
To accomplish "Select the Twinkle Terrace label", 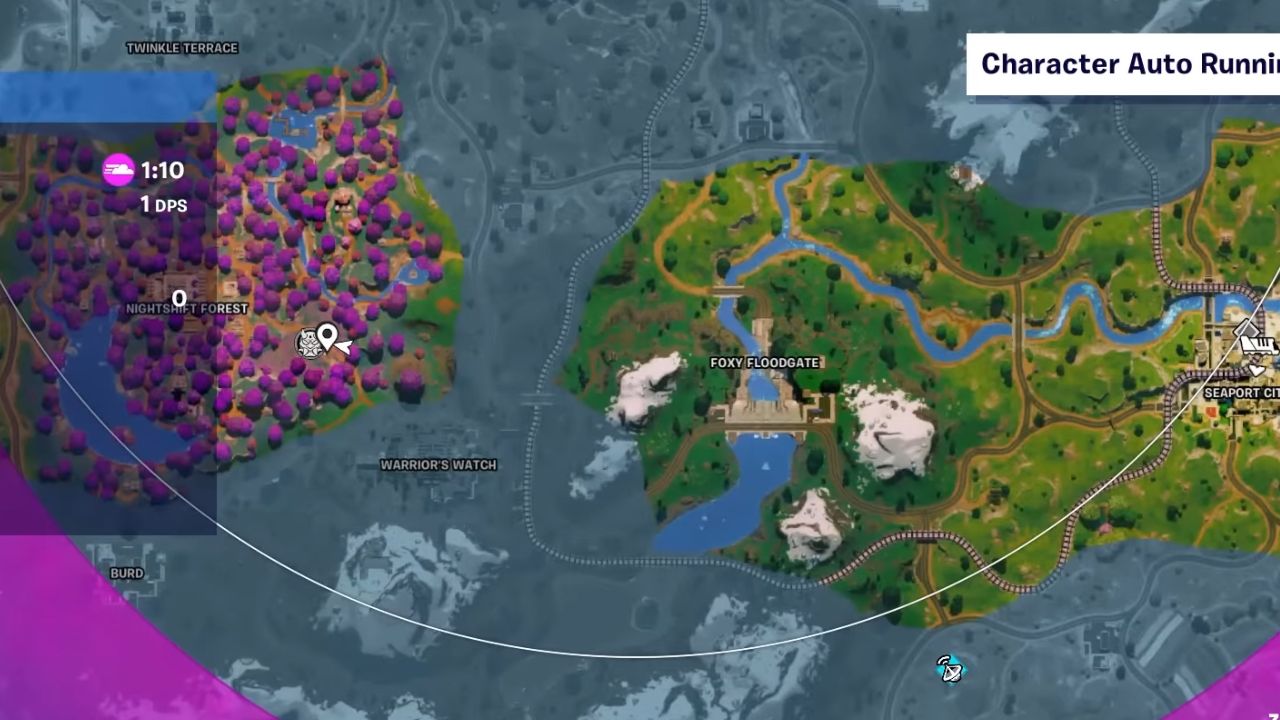I will click(x=181, y=47).
